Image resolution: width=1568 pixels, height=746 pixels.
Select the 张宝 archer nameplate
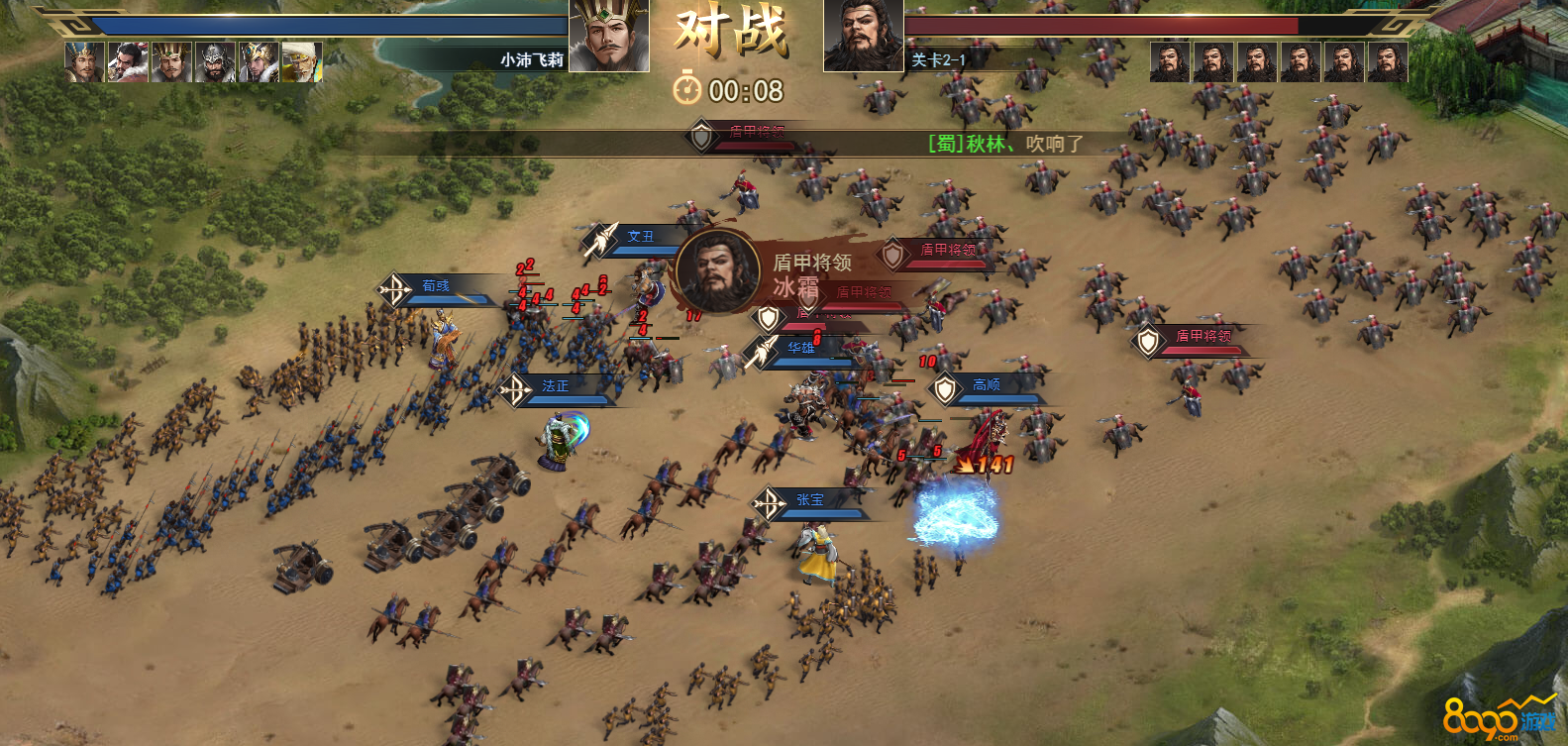click(x=809, y=500)
